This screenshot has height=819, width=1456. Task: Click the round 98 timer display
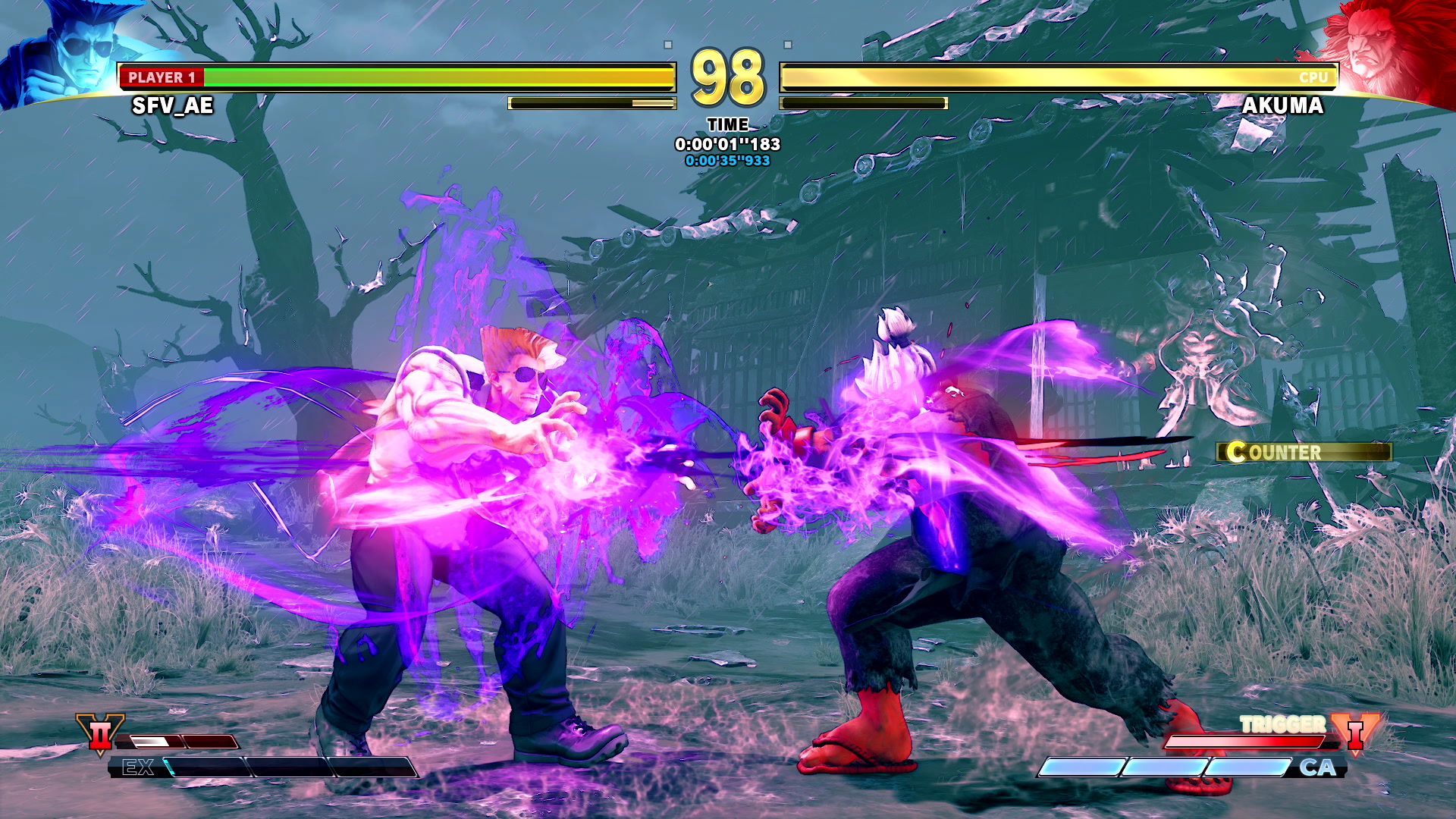pos(727,76)
